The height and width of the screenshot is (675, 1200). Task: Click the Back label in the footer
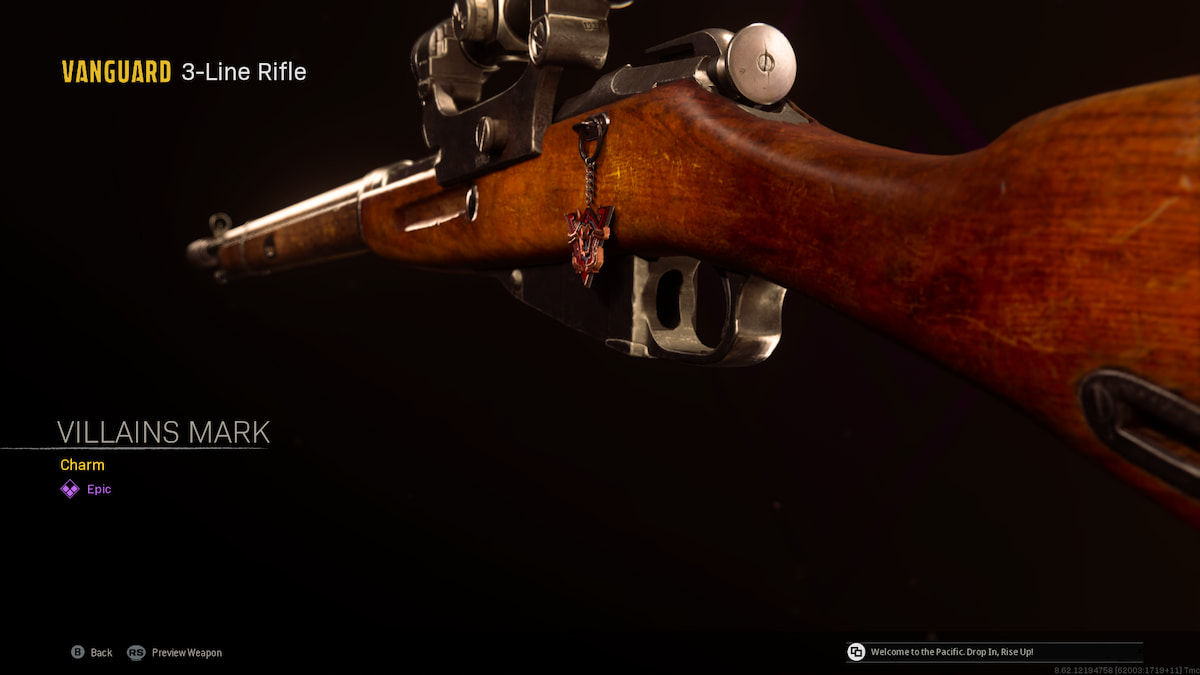101,653
